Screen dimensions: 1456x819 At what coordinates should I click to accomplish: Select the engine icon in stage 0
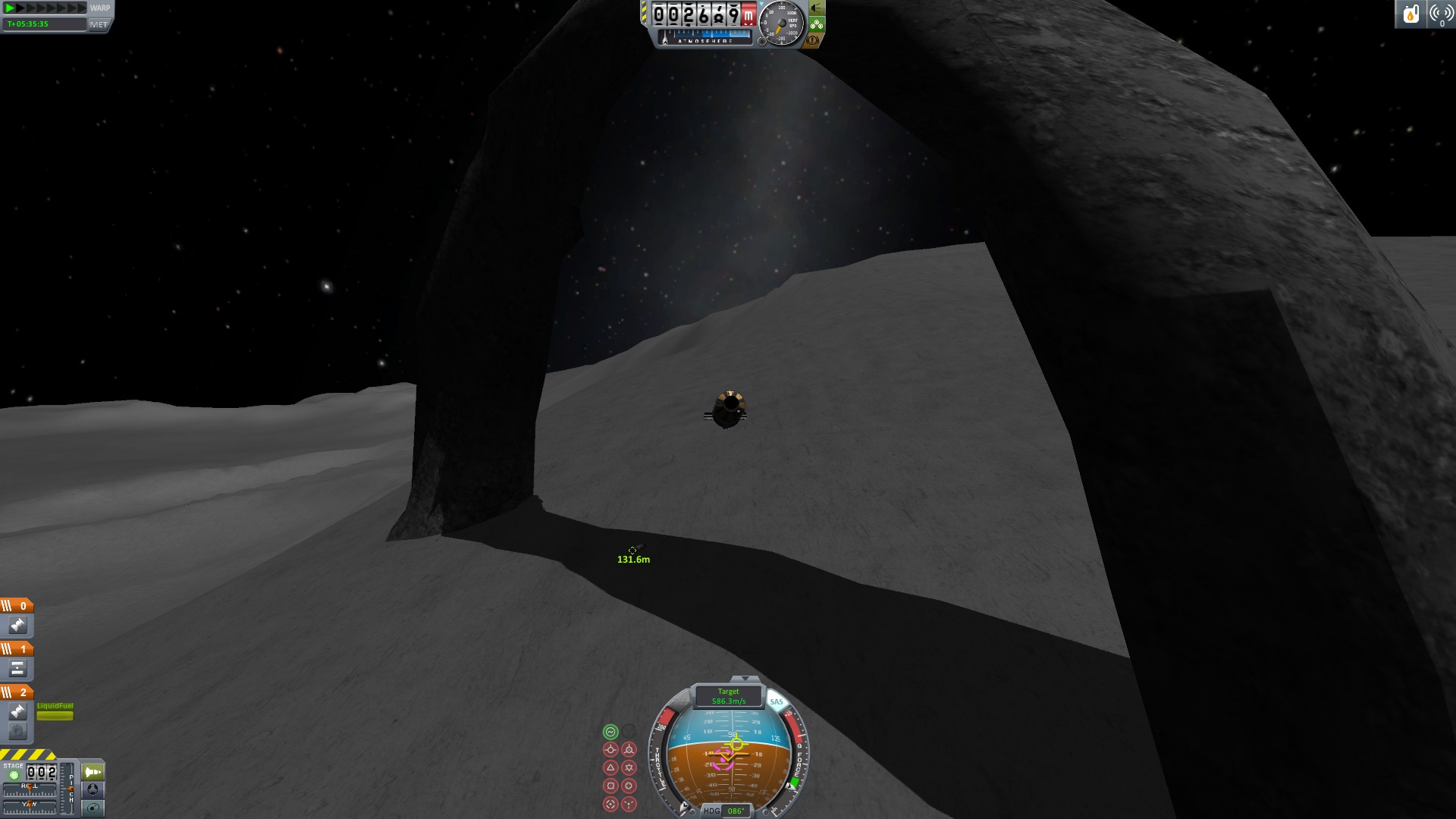point(17,626)
